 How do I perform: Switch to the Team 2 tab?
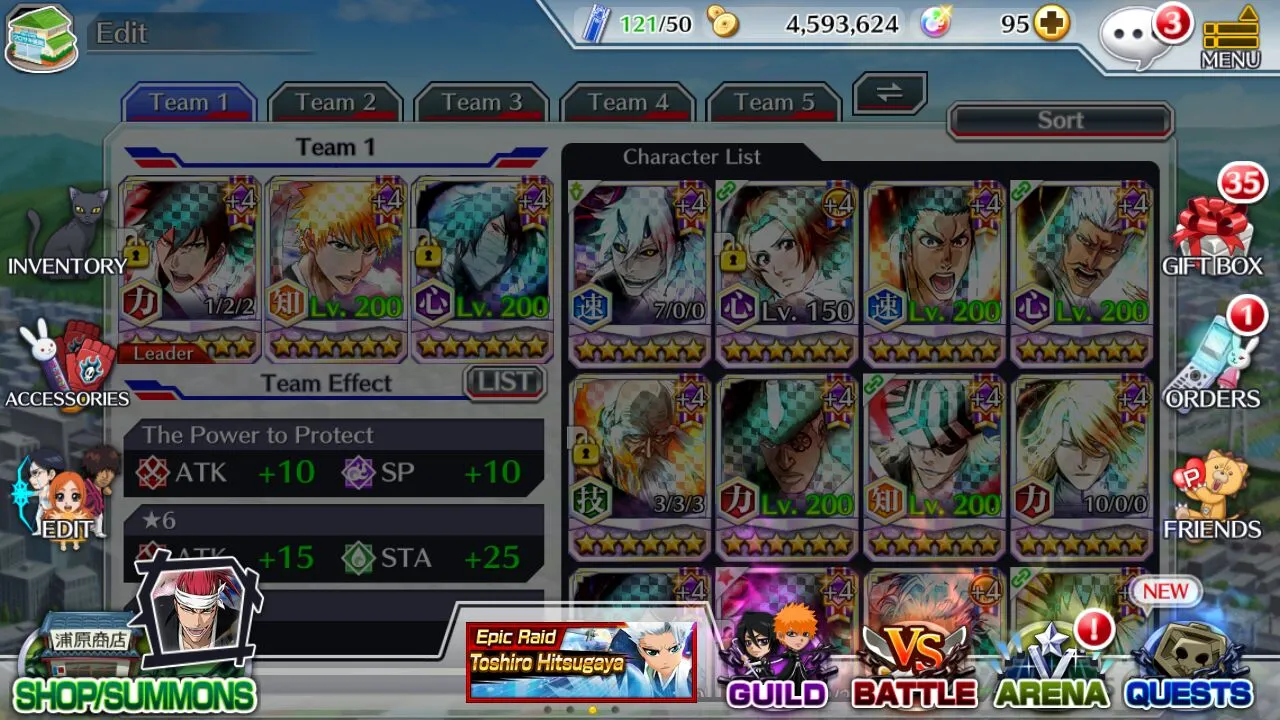[x=335, y=102]
